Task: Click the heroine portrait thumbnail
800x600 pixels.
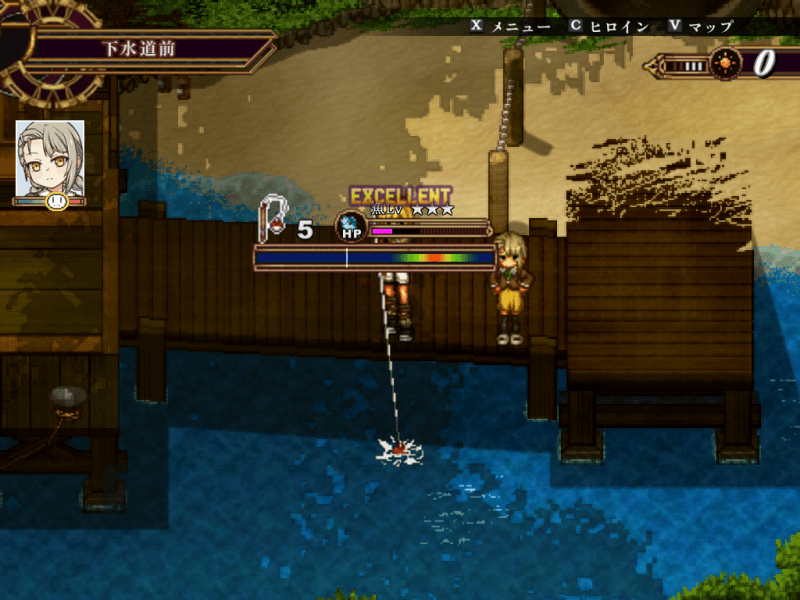Action: point(49,158)
